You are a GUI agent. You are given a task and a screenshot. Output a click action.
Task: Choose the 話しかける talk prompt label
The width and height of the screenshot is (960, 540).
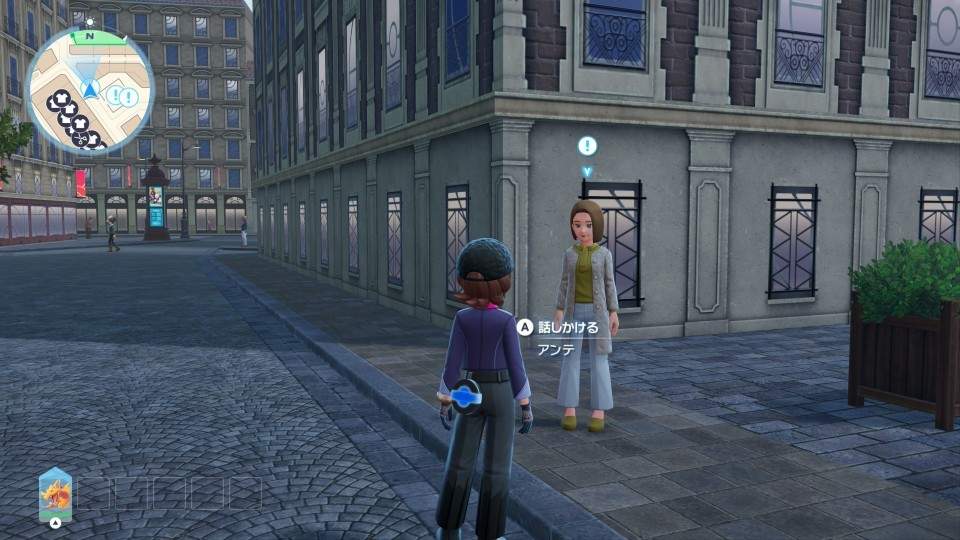point(568,327)
